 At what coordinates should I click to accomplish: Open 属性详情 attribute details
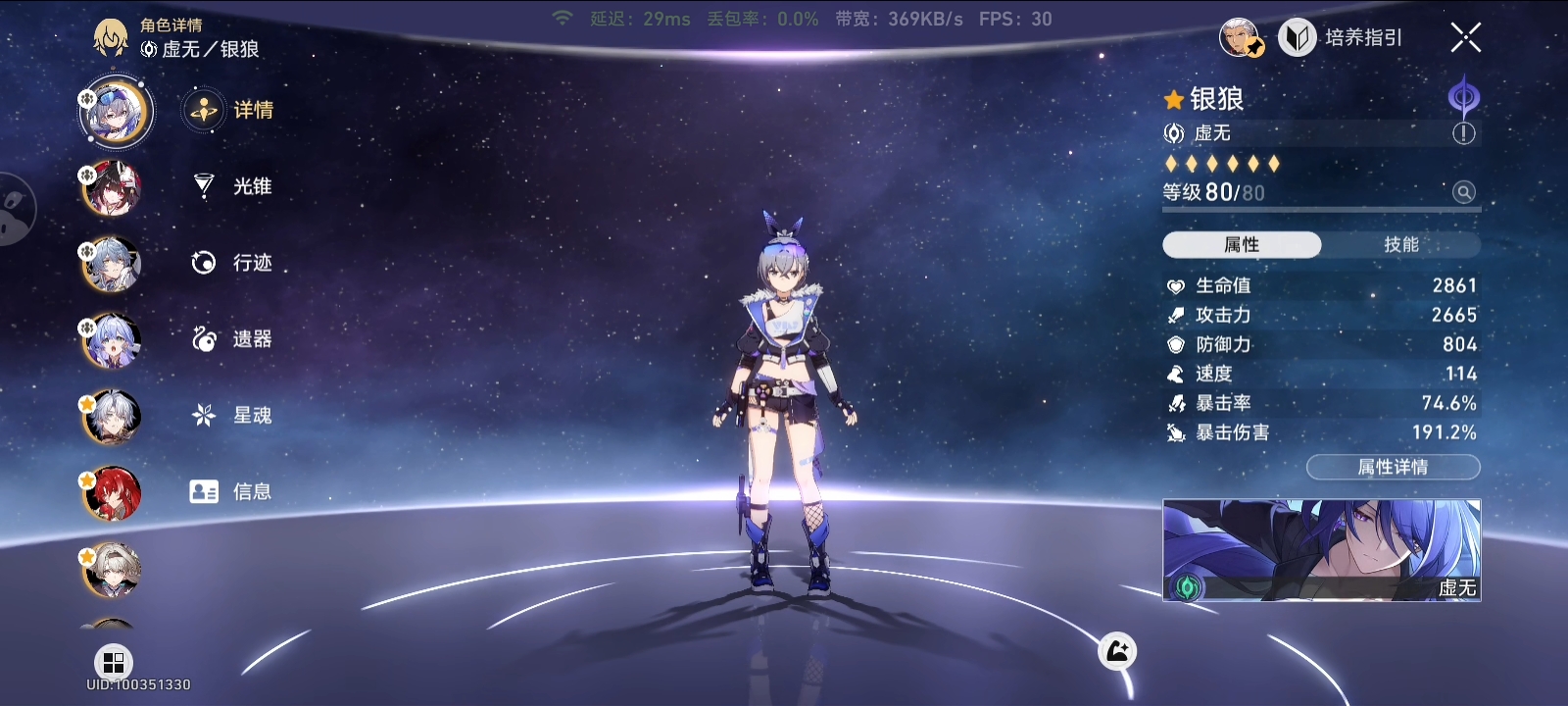point(1393,468)
